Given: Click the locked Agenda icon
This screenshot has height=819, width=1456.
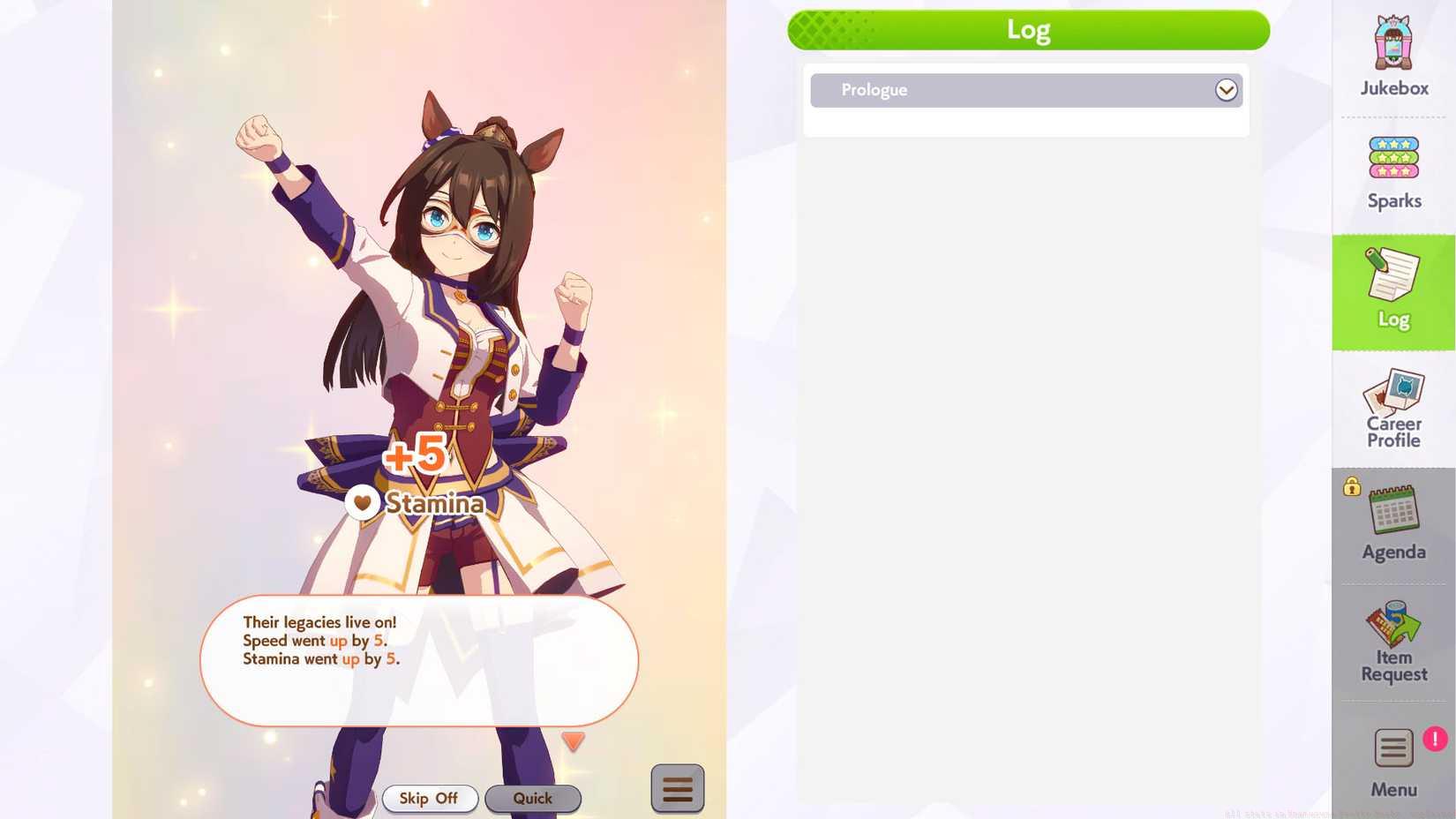Looking at the screenshot, I should [x=1392, y=516].
